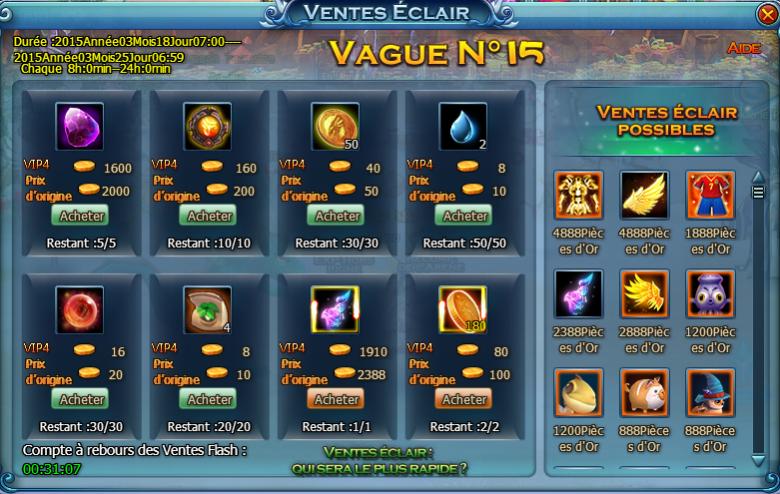Inspect the red outfit priced 1888
780x494 pixels.
[x=710, y=195]
